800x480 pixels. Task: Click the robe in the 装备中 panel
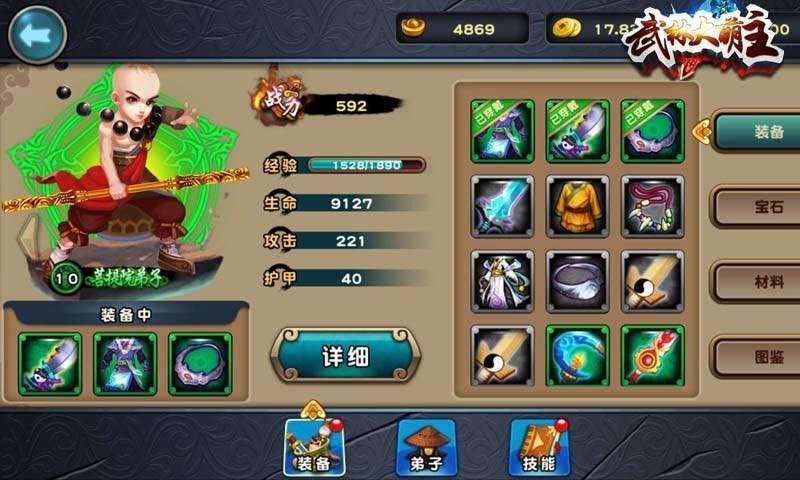[x=125, y=363]
